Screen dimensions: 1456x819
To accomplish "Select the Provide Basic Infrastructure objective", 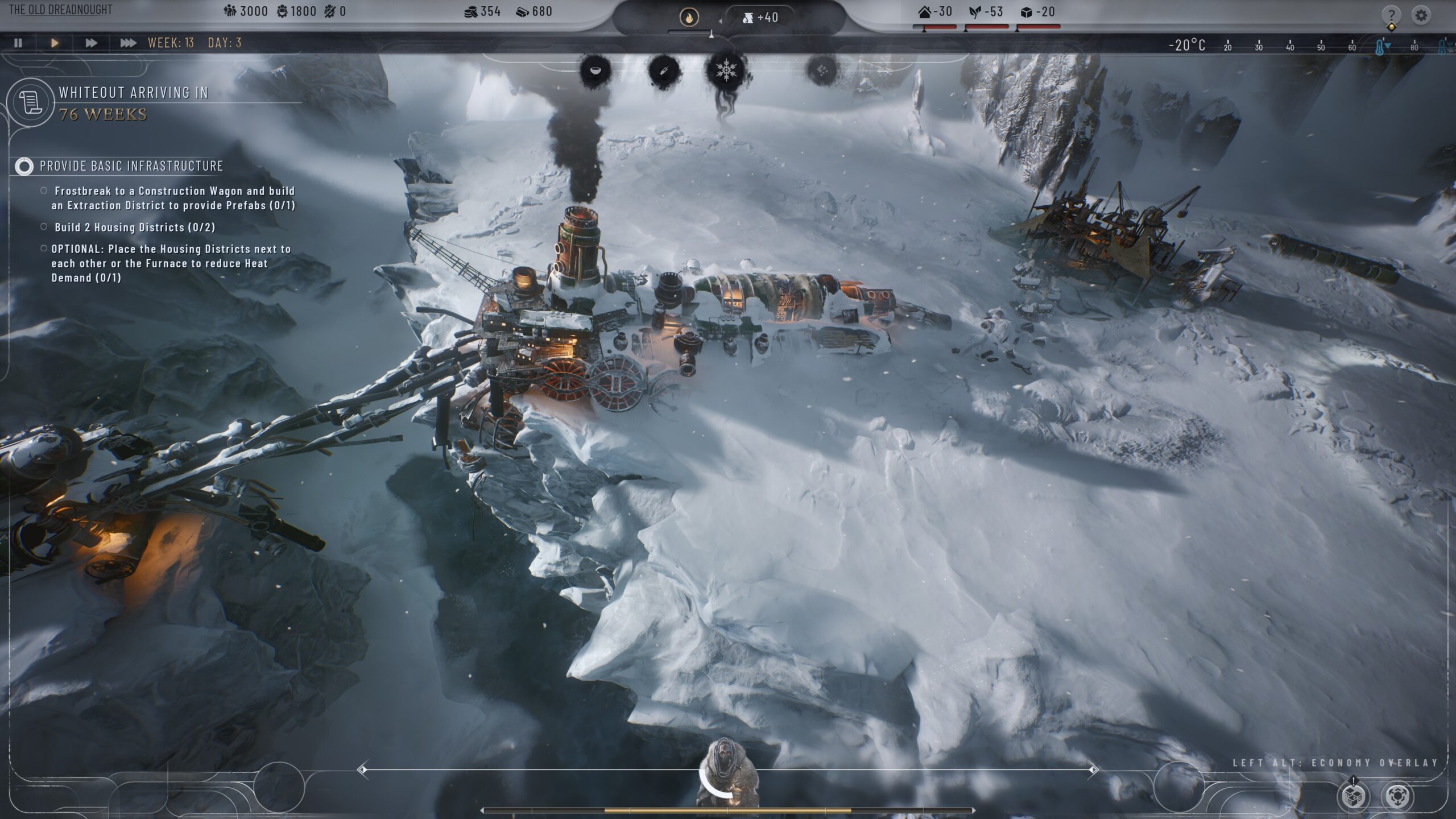I will point(131,166).
